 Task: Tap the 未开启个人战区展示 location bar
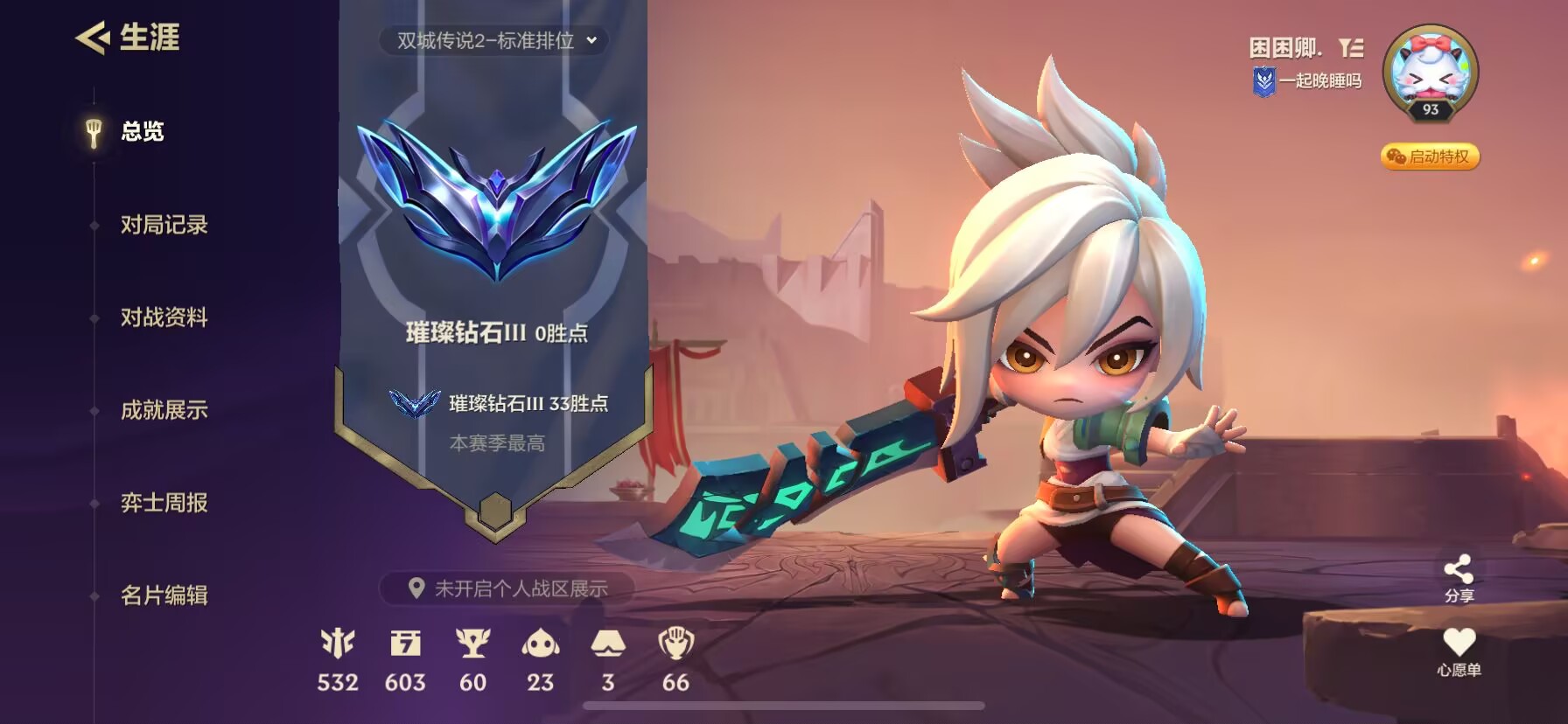[508, 588]
